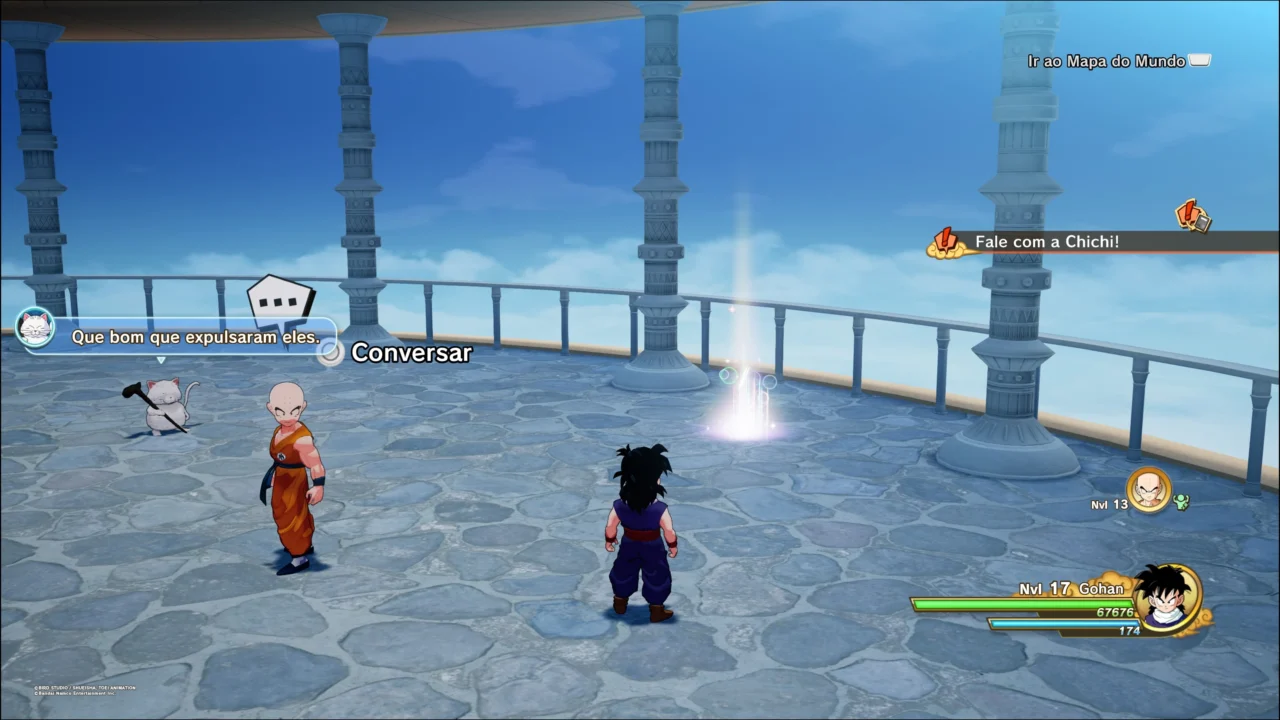Screen dimensions: 1280x720
Task: Click the speech bubble talk icon
Action: (281, 299)
